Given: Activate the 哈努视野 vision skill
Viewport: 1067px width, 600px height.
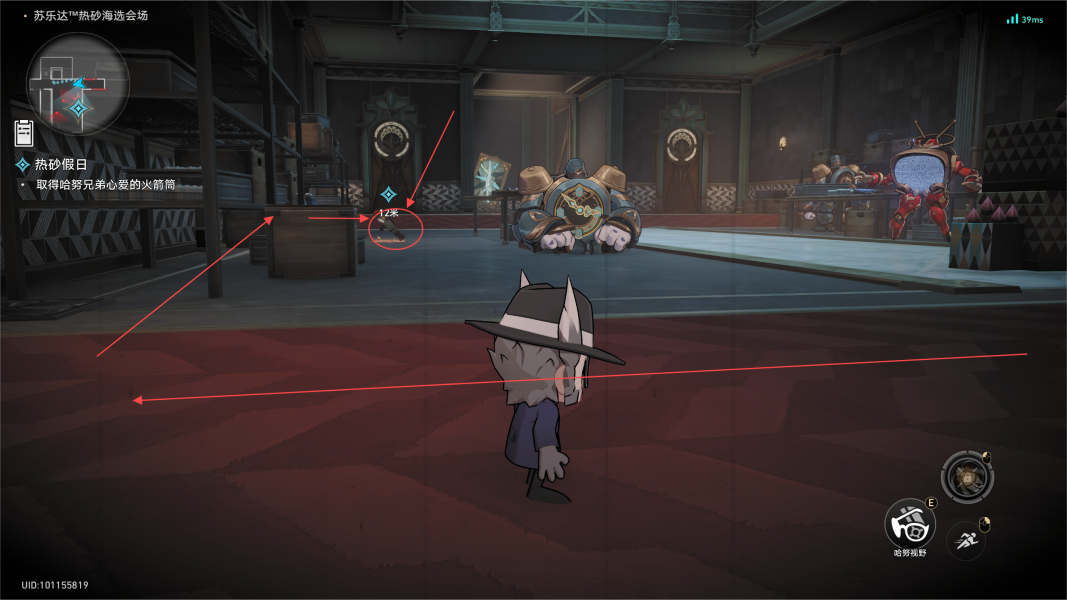Looking at the screenshot, I should coord(909,523).
